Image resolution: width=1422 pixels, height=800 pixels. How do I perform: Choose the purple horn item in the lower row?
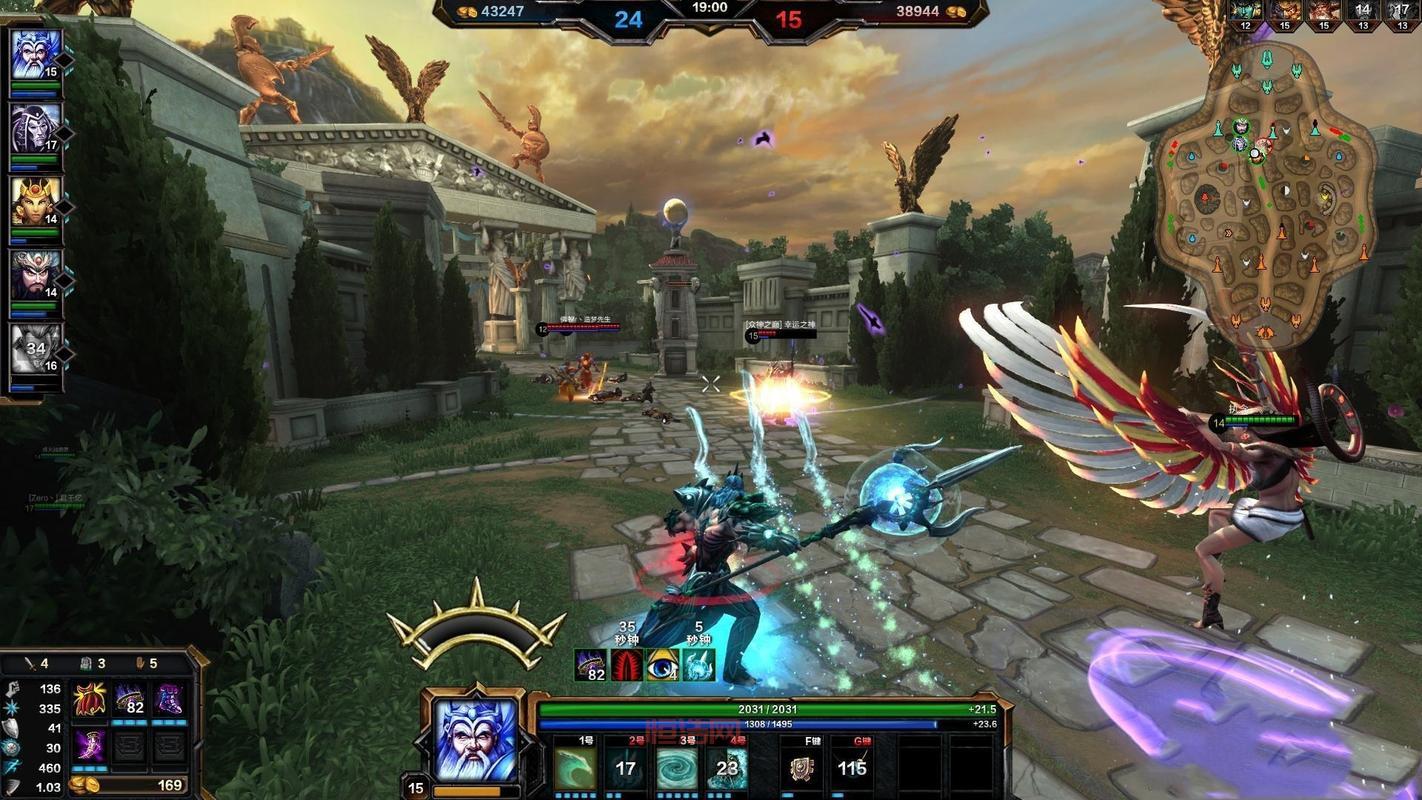click(x=90, y=745)
